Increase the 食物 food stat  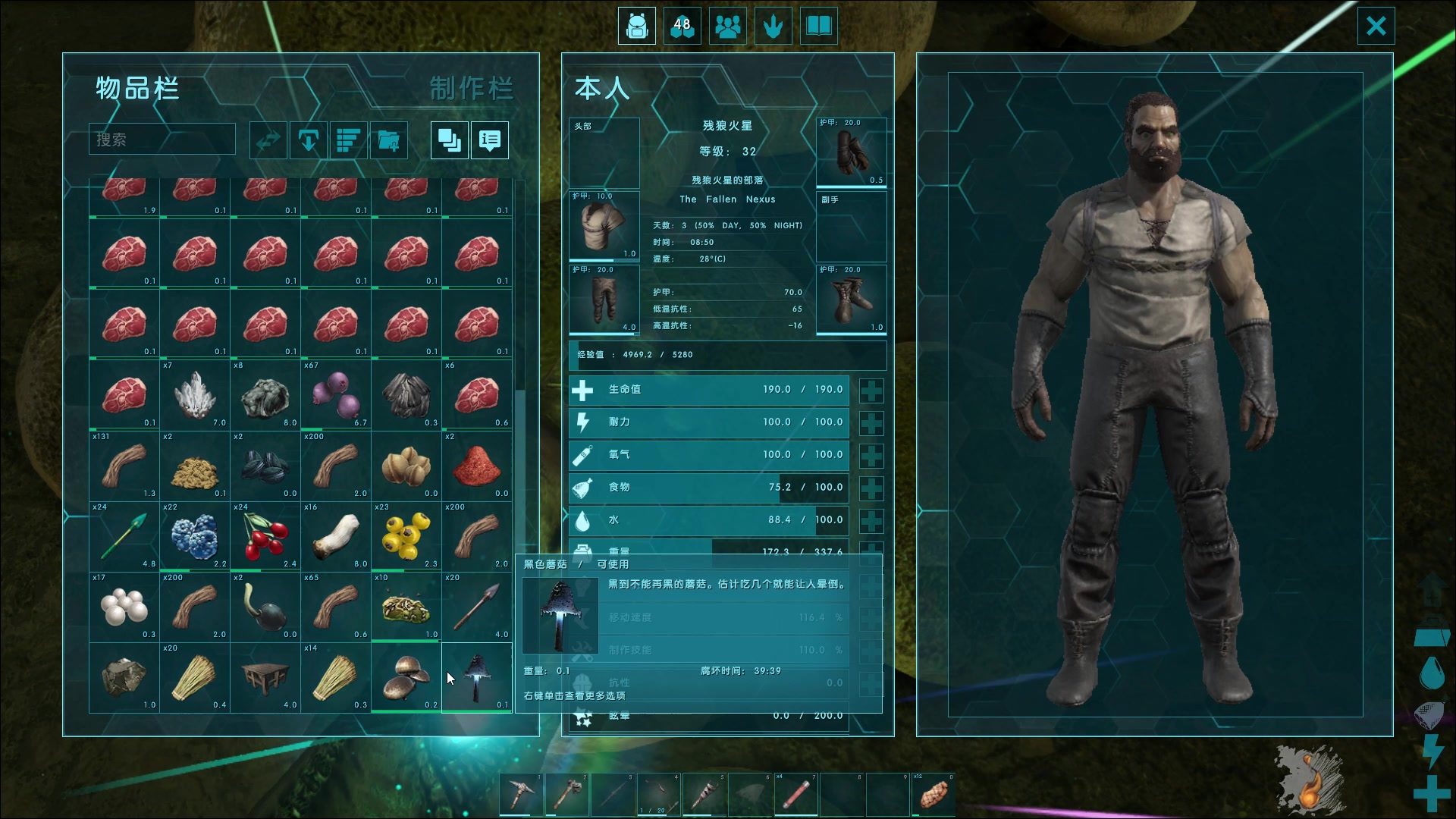[x=871, y=488]
